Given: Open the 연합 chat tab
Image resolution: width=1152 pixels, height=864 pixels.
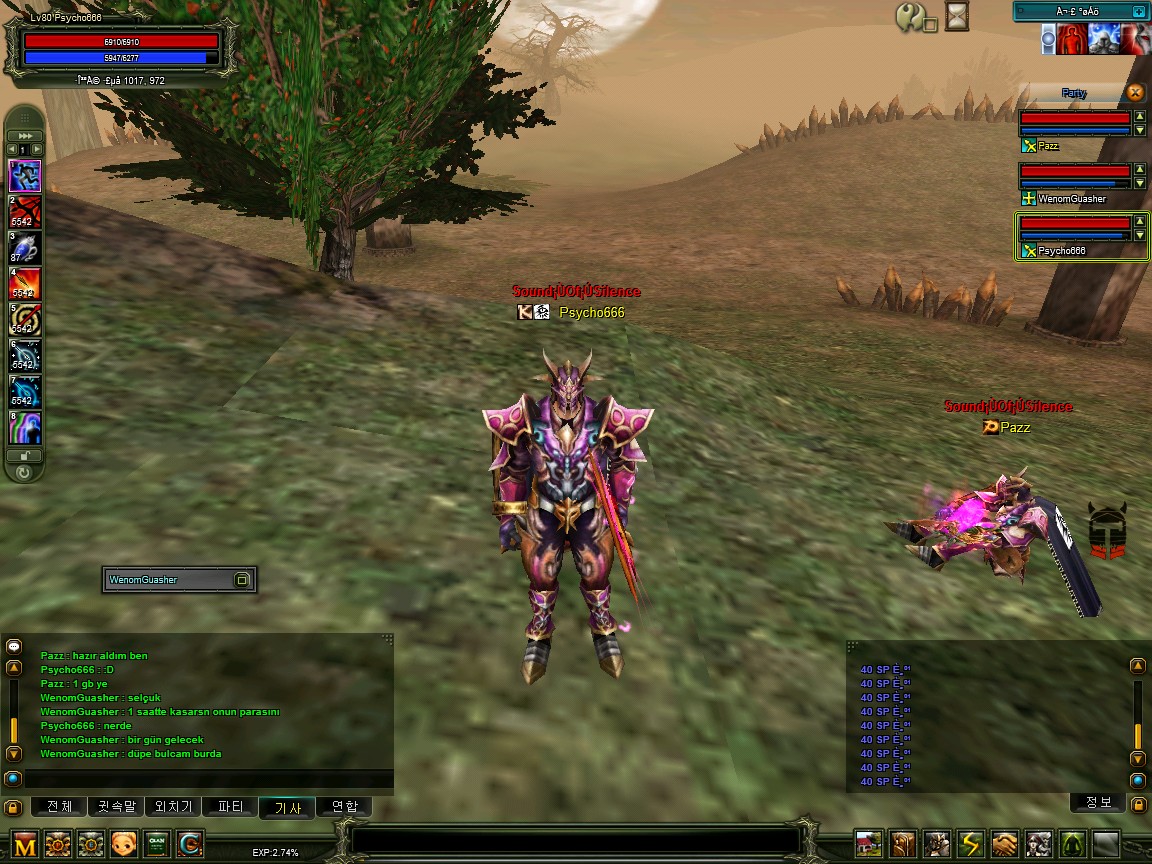Looking at the screenshot, I should 344,807.
